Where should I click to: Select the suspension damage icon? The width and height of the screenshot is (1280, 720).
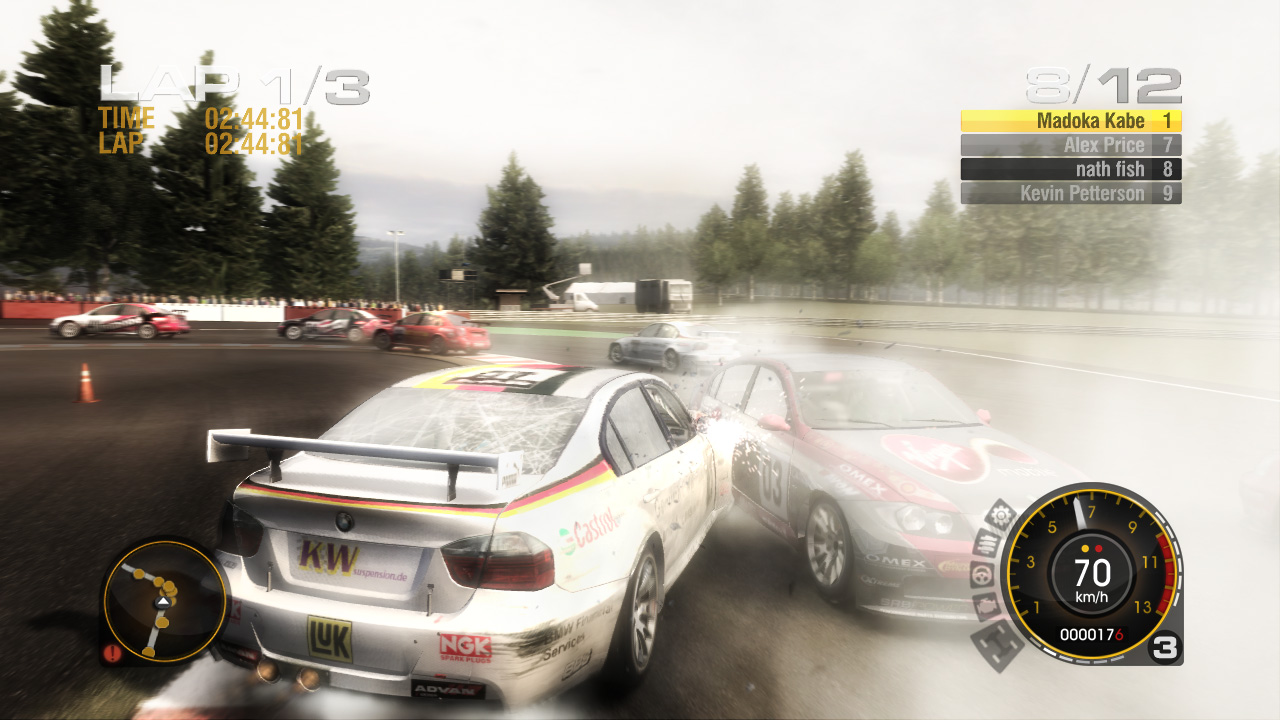[x=988, y=541]
